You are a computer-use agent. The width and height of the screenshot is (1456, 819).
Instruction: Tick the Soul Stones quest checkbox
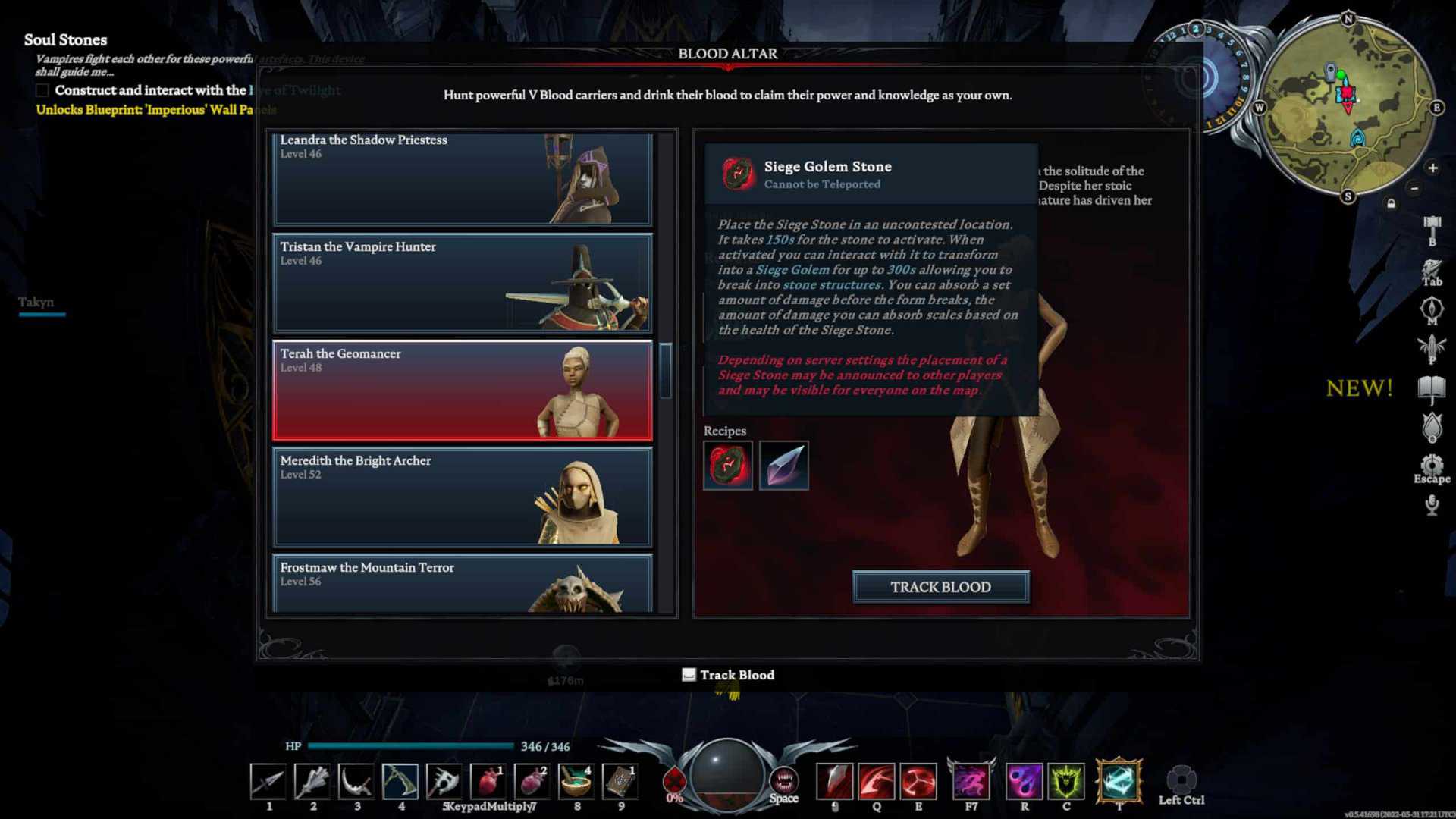pos(42,91)
